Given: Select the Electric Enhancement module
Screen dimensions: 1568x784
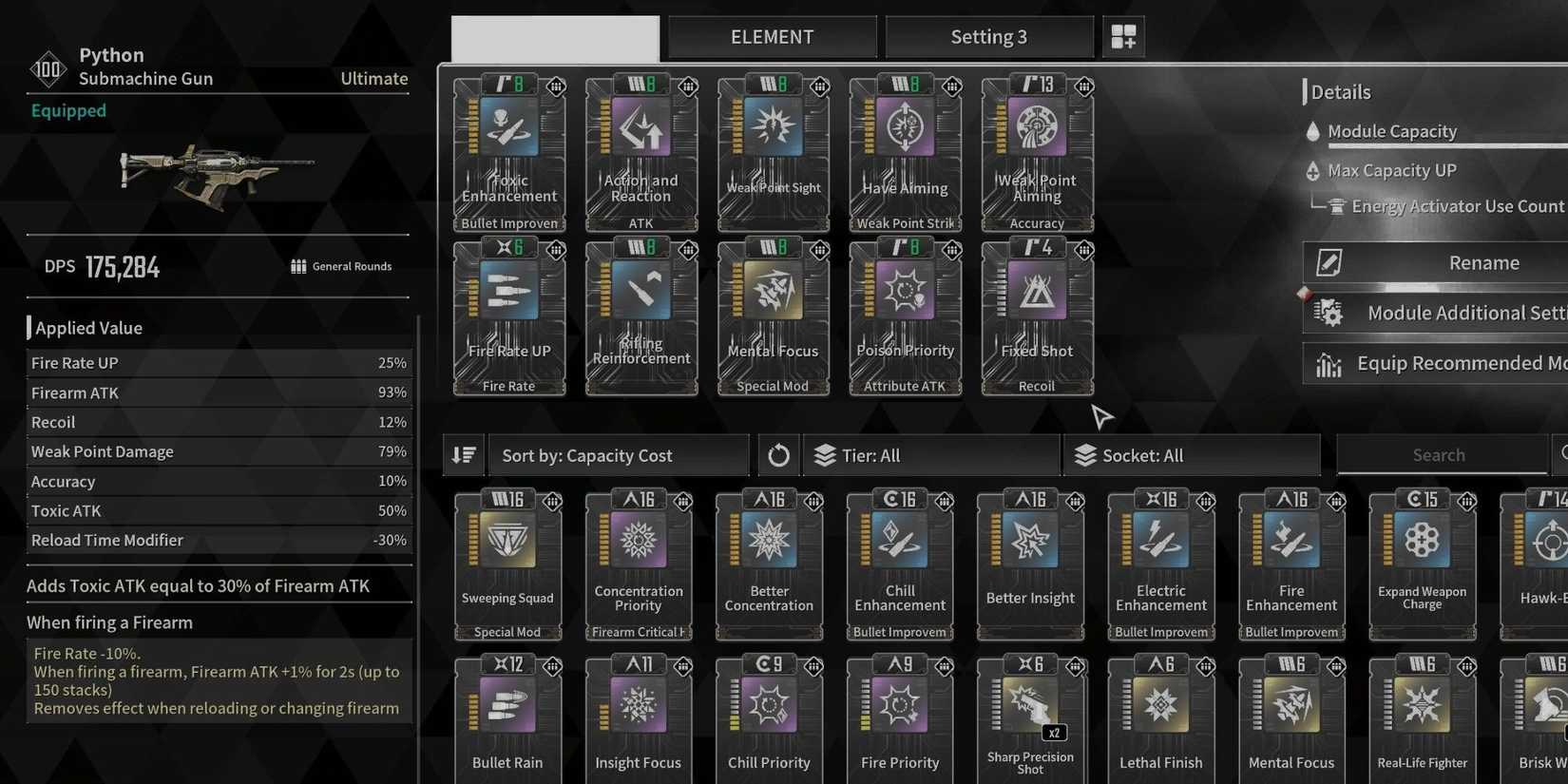Looking at the screenshot, I should [x=1160, y=561].
